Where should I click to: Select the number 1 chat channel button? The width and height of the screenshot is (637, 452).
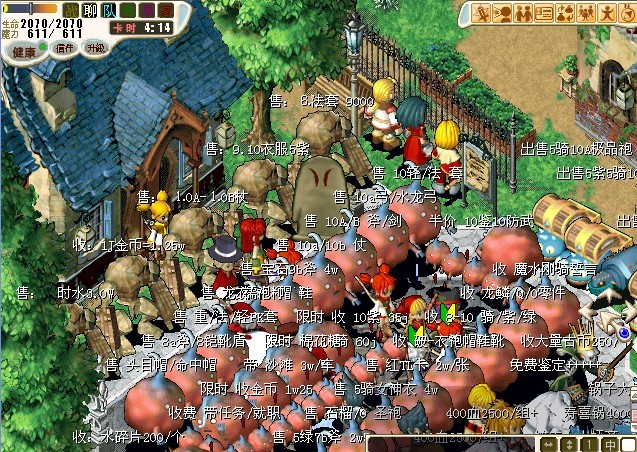point(587,444)
